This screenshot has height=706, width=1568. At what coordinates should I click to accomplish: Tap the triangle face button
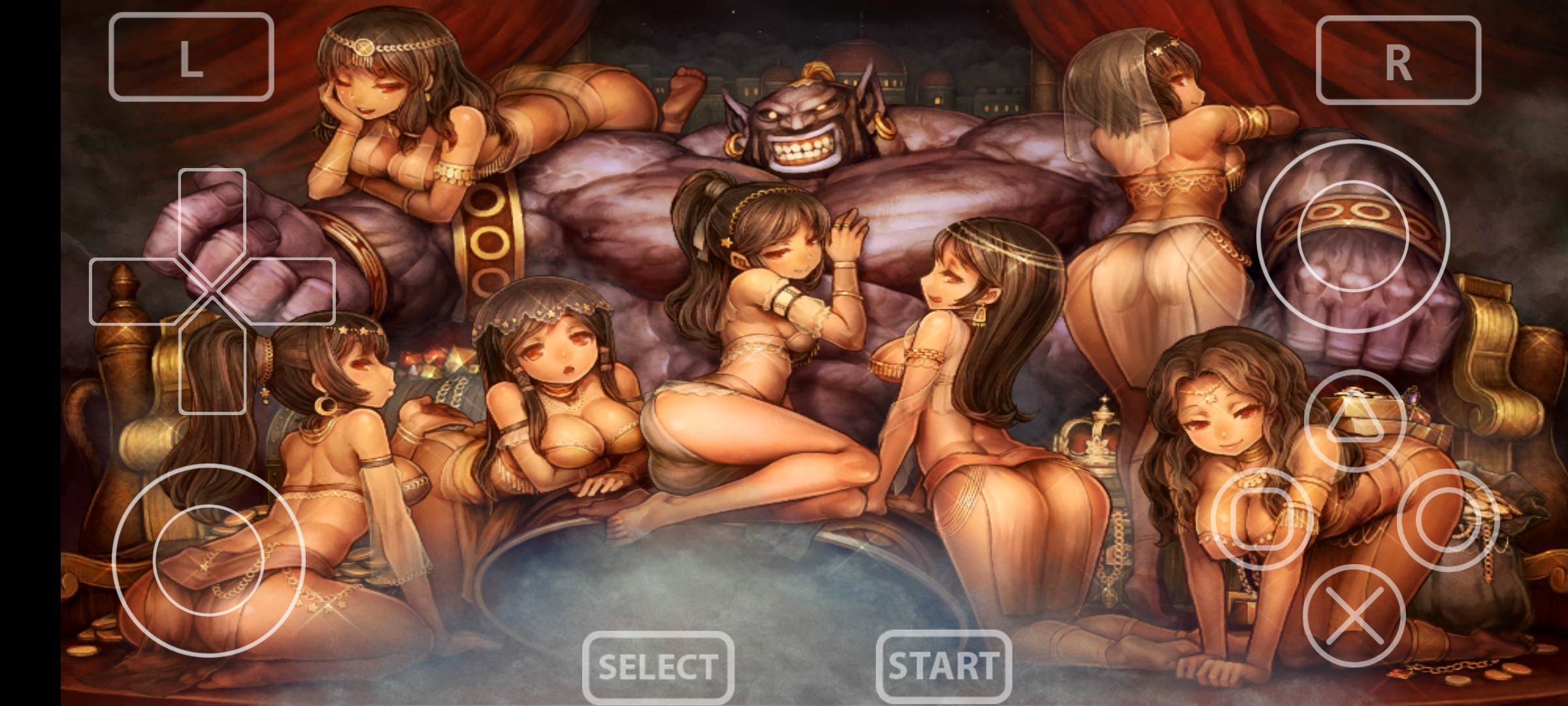click(x=1355, y=420)
